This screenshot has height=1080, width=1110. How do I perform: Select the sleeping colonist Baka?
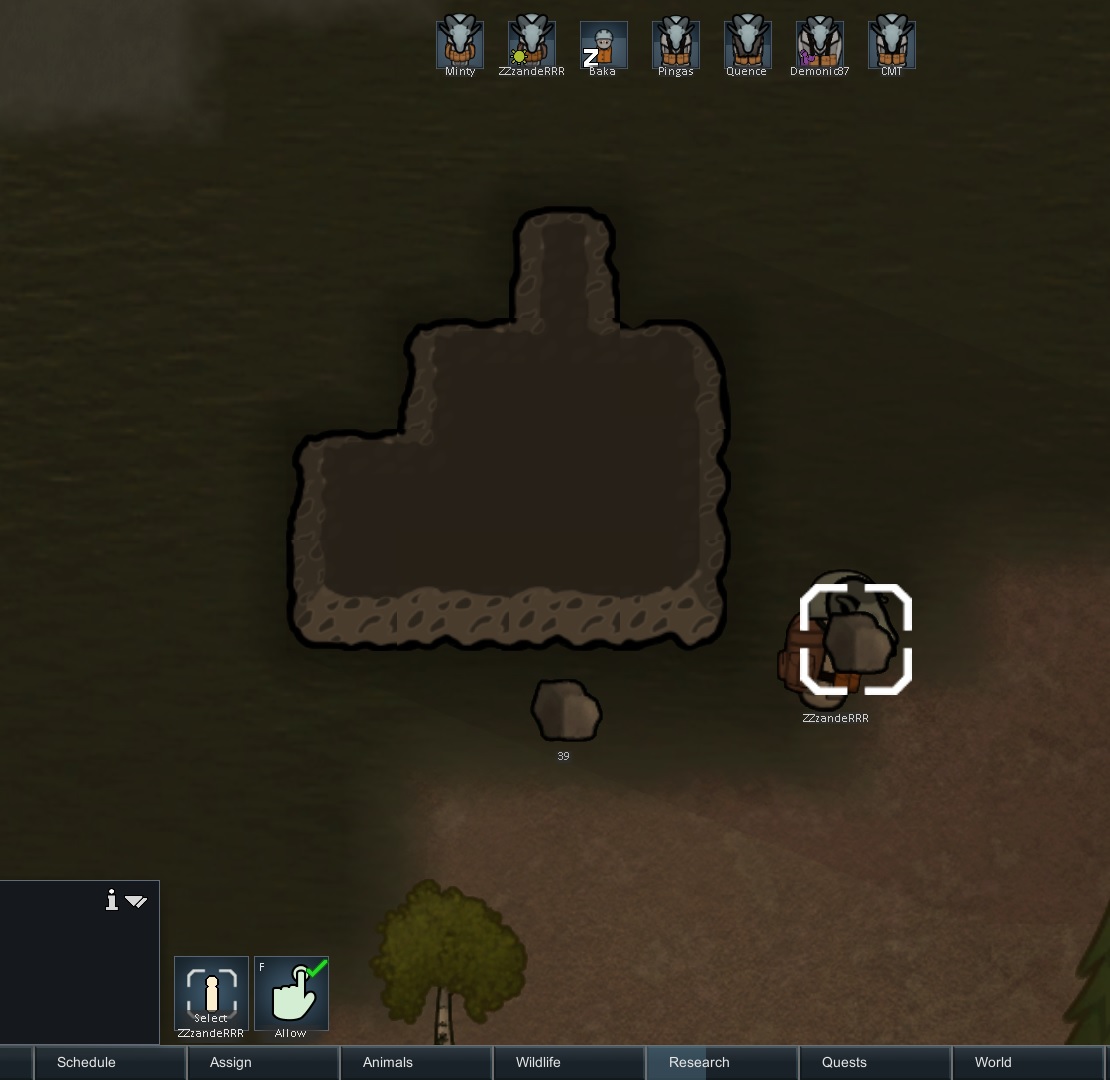point(604,44)
